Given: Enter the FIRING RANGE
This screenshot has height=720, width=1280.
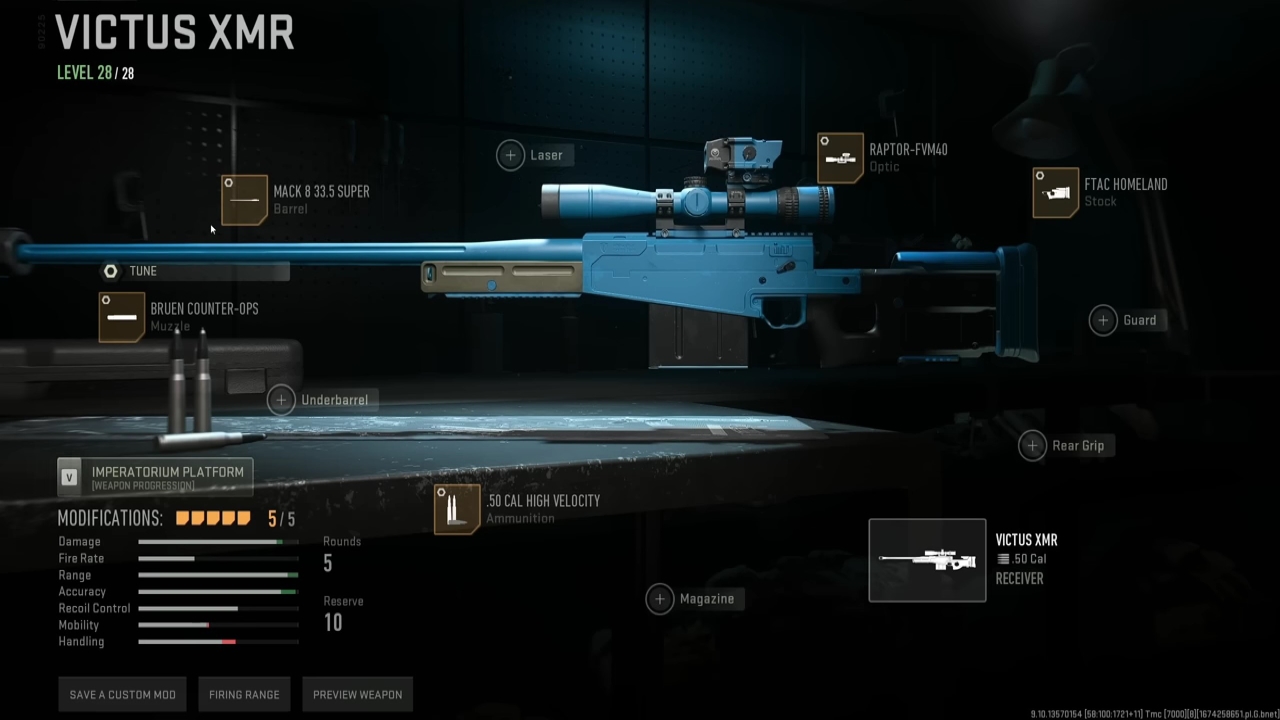Looking at the screenshot, I should [x=244, y=694].
